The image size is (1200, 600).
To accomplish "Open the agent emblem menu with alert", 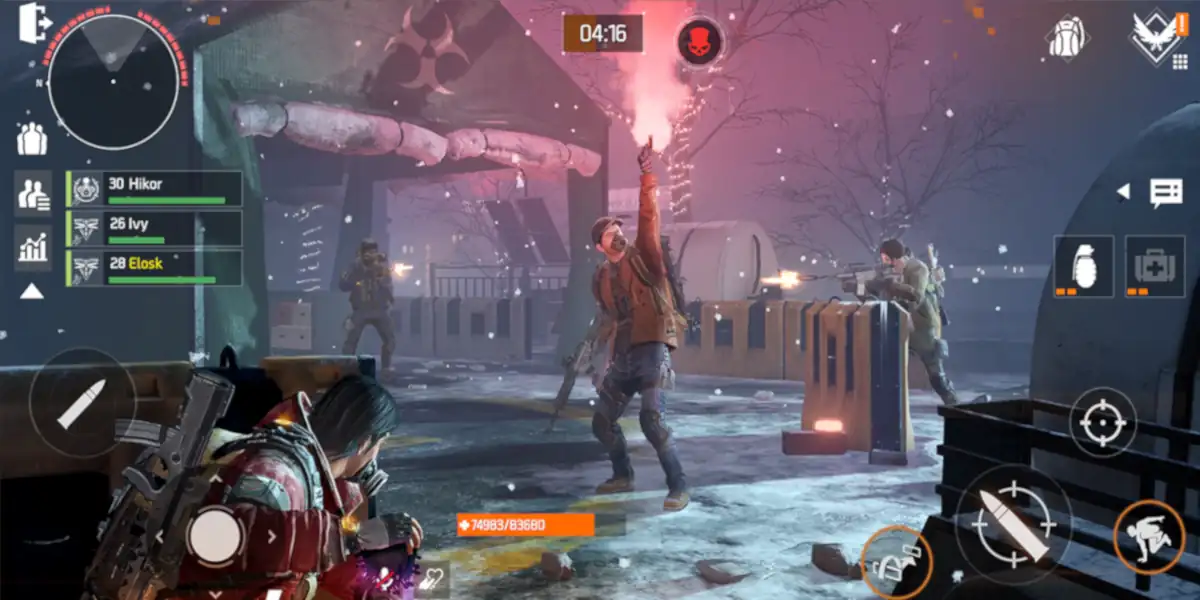I will point(1157,38).
